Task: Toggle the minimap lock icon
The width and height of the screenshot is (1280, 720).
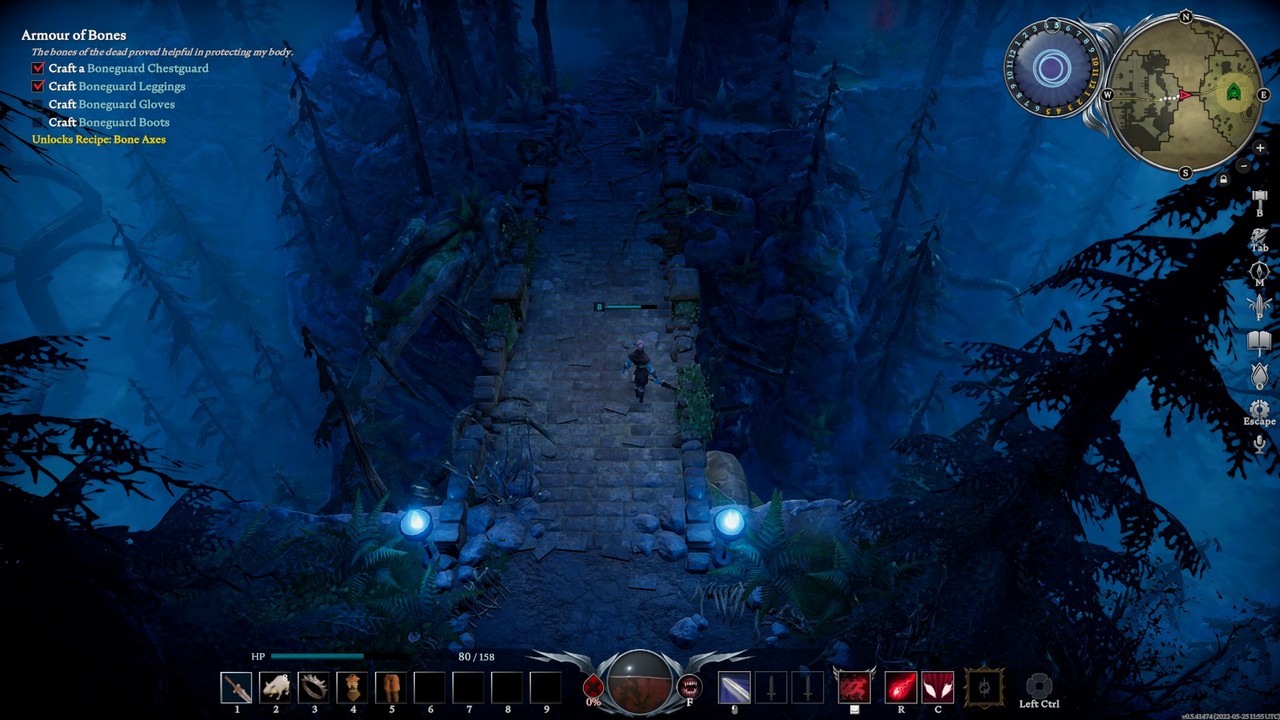Action: [1223, 180]
